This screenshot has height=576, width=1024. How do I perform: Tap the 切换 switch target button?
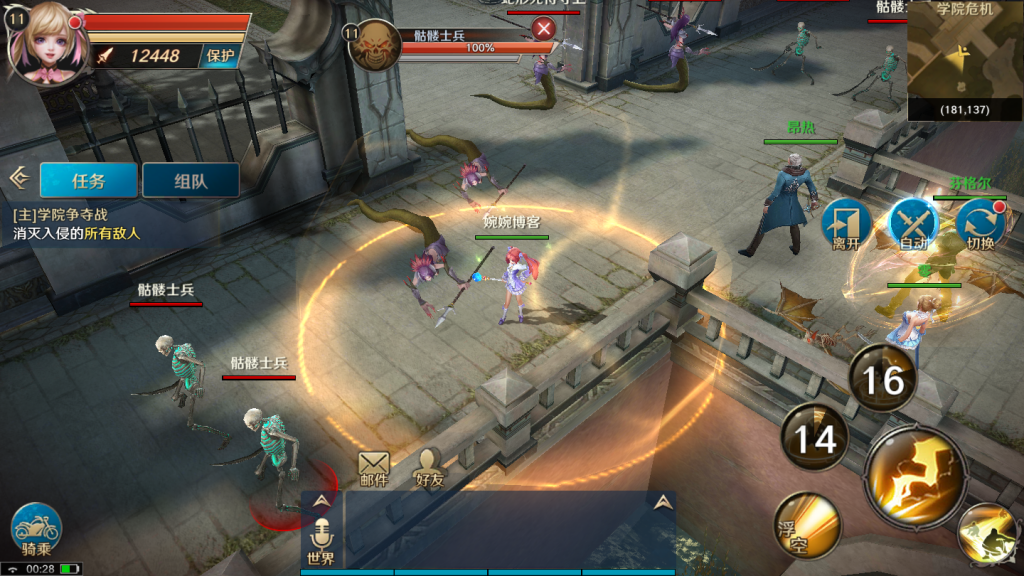(980, 224)
